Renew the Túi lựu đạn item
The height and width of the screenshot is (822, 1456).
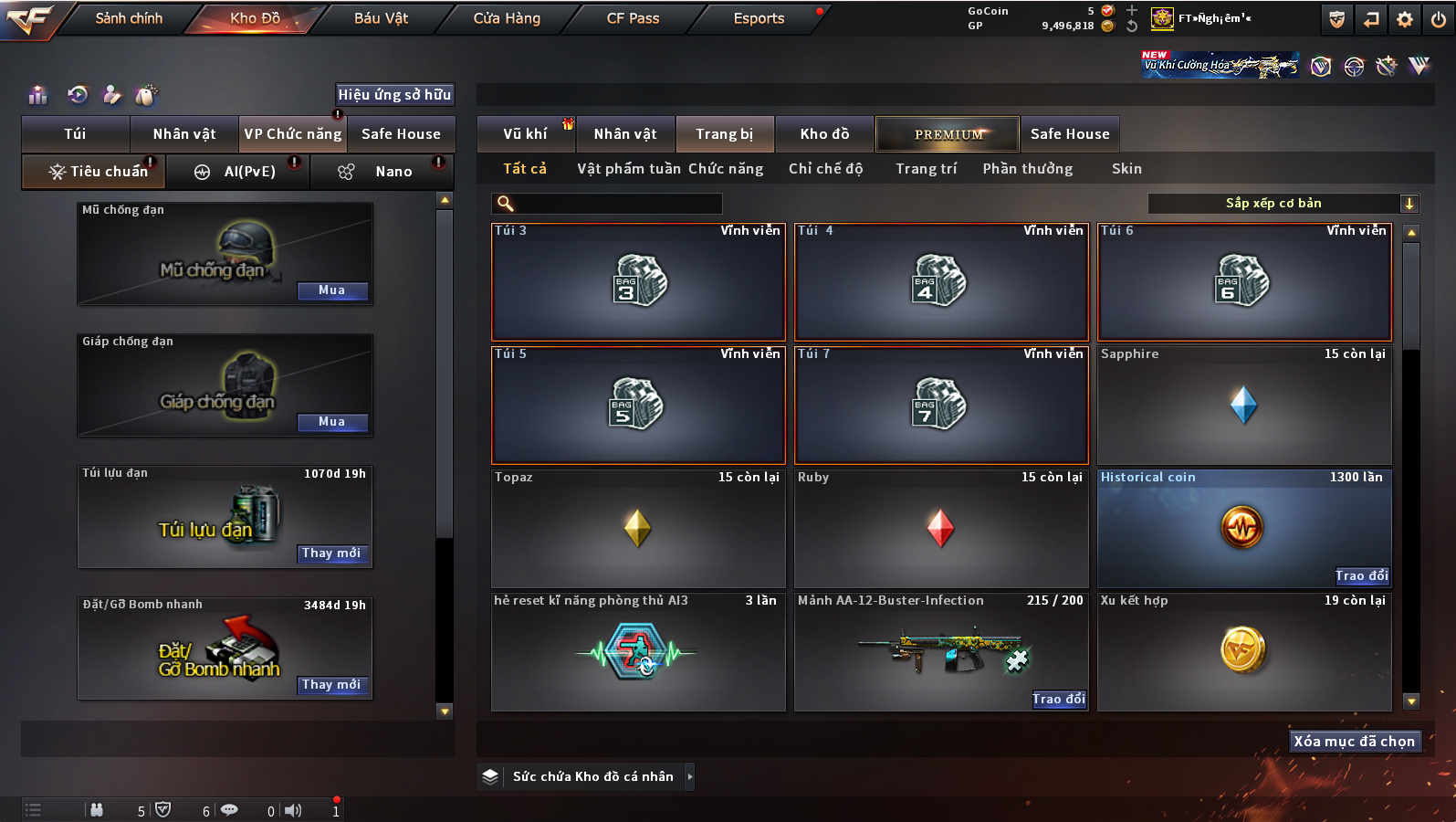coord(332,553)
